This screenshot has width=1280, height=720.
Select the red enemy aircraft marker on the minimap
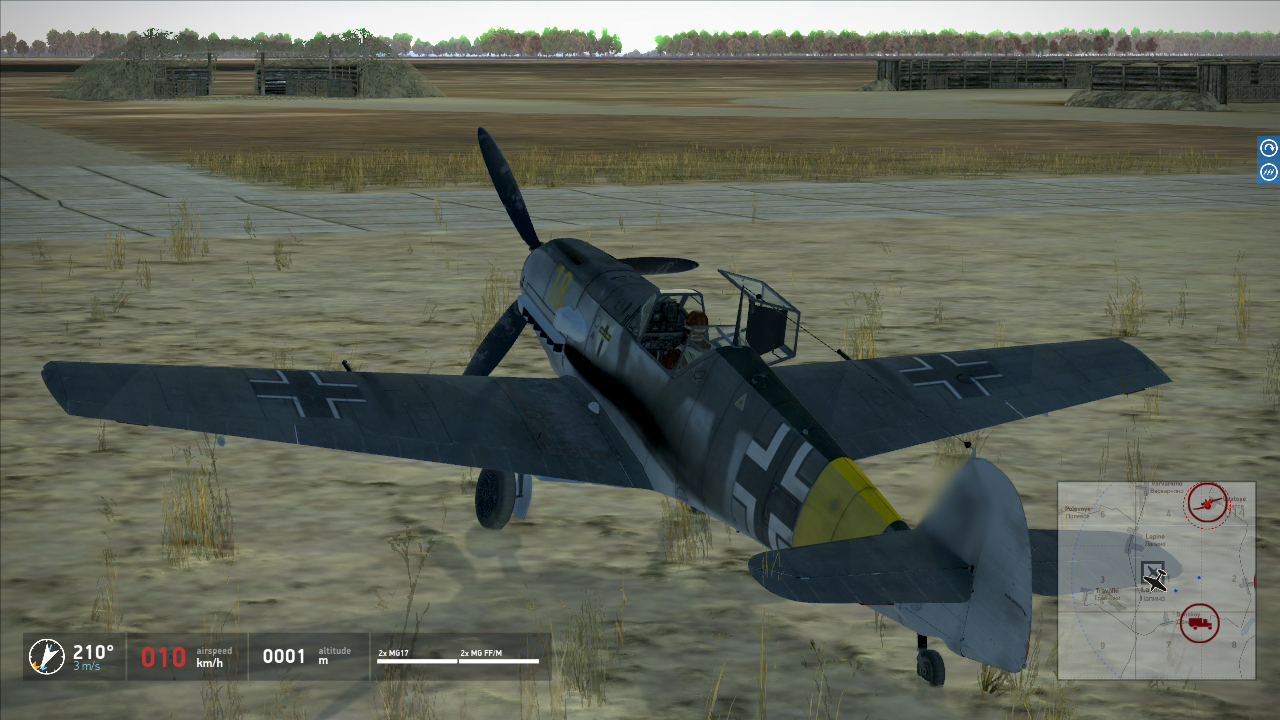[1208, 503]
